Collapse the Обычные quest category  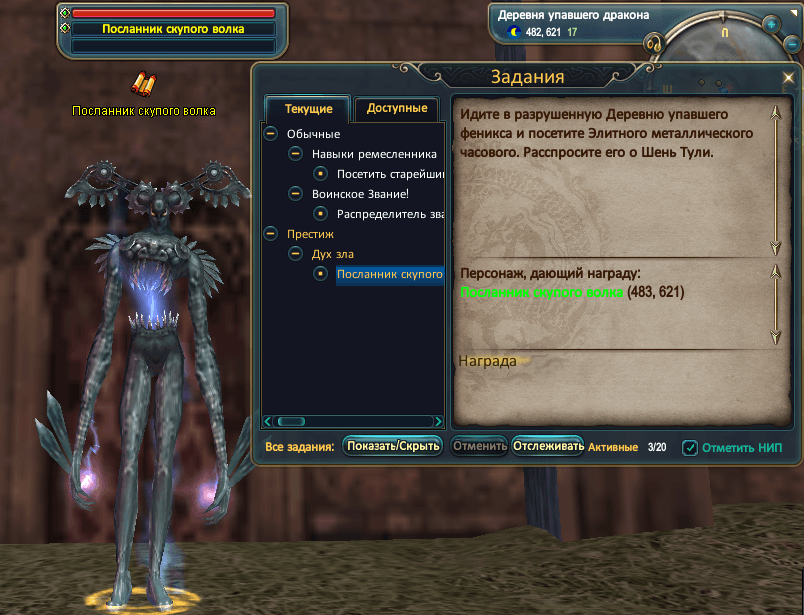pyautogui.click(x=270, y=134)
